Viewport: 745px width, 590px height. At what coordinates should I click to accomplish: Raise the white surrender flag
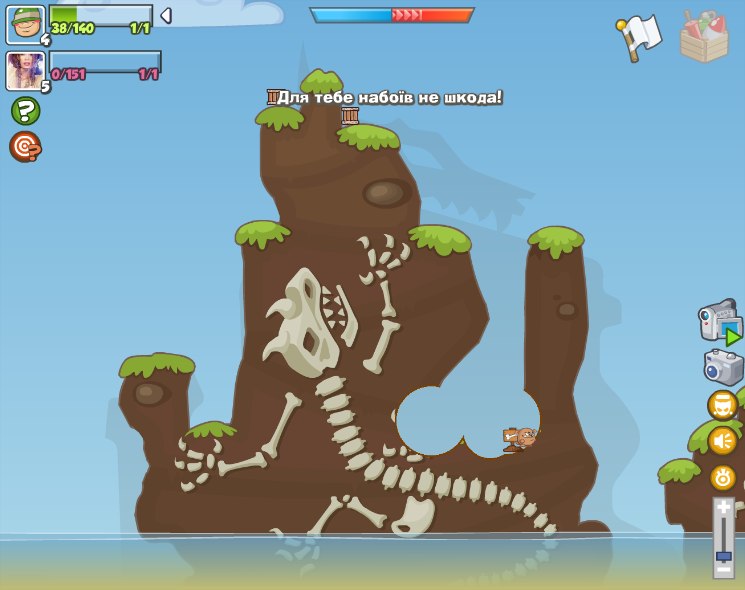[x=640, y=37]
